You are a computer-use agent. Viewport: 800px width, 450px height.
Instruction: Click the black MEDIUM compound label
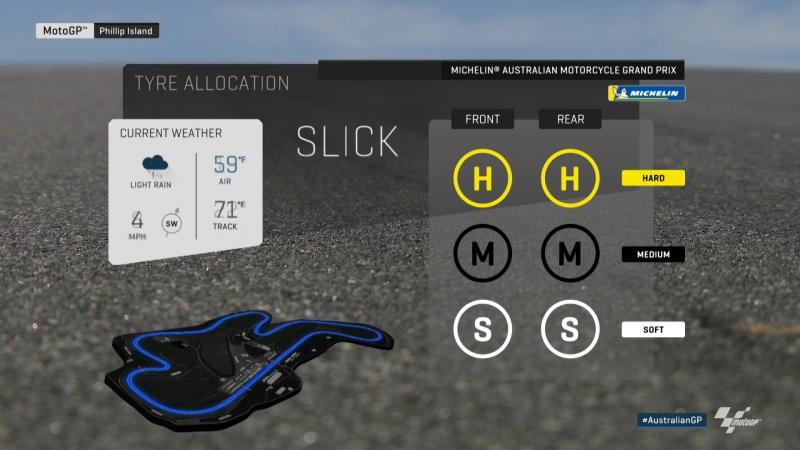653,254
